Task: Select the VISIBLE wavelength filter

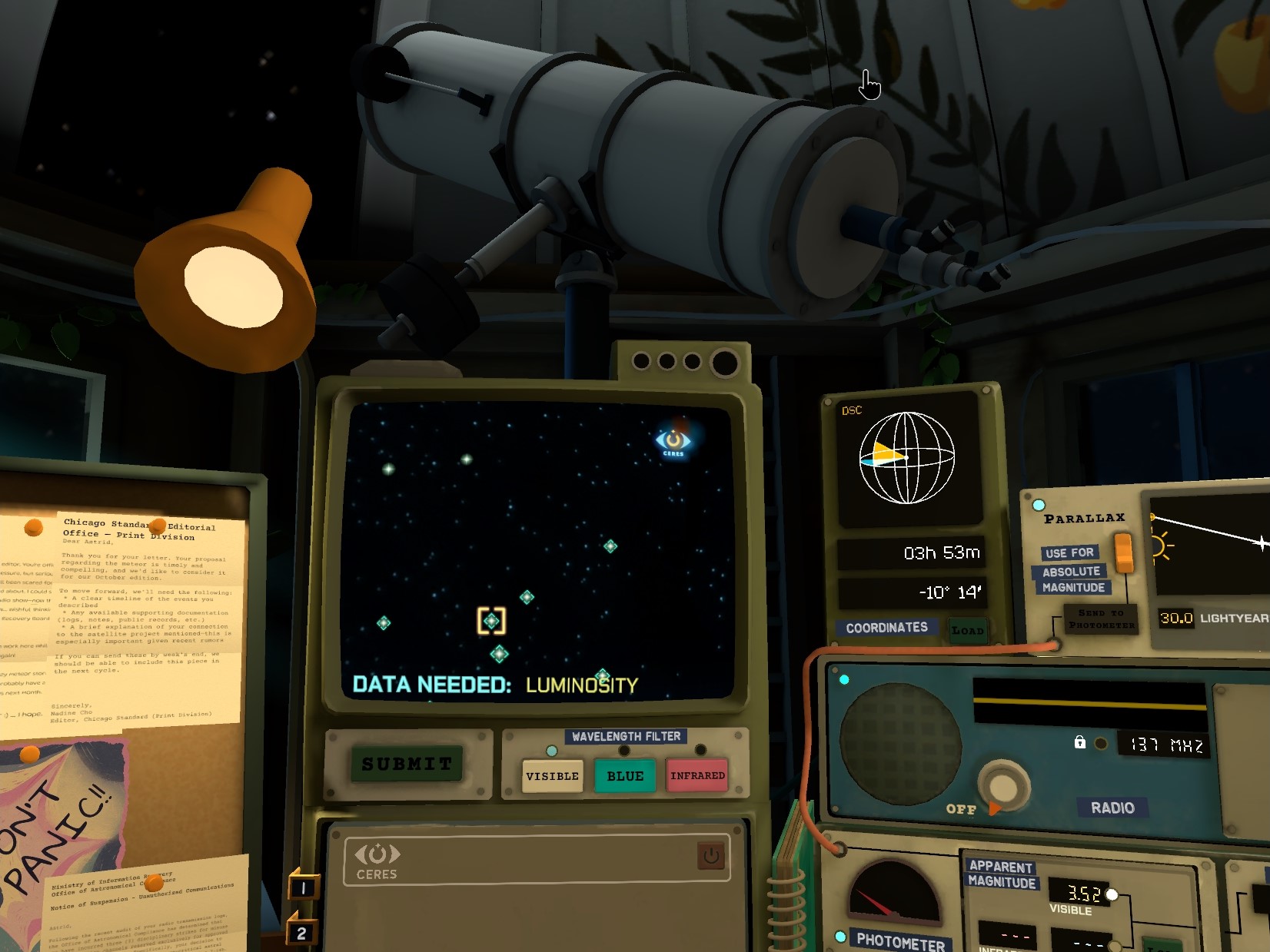Action: 552,776
